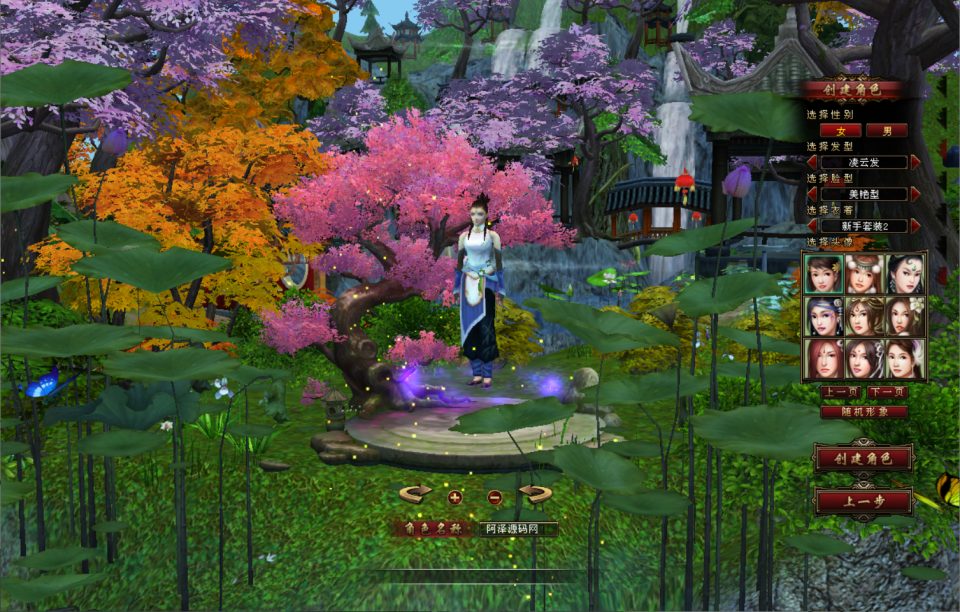Viewport: 960px width, 612px height.
Task: Click the next hairstyle arrow
Action: 915,162
